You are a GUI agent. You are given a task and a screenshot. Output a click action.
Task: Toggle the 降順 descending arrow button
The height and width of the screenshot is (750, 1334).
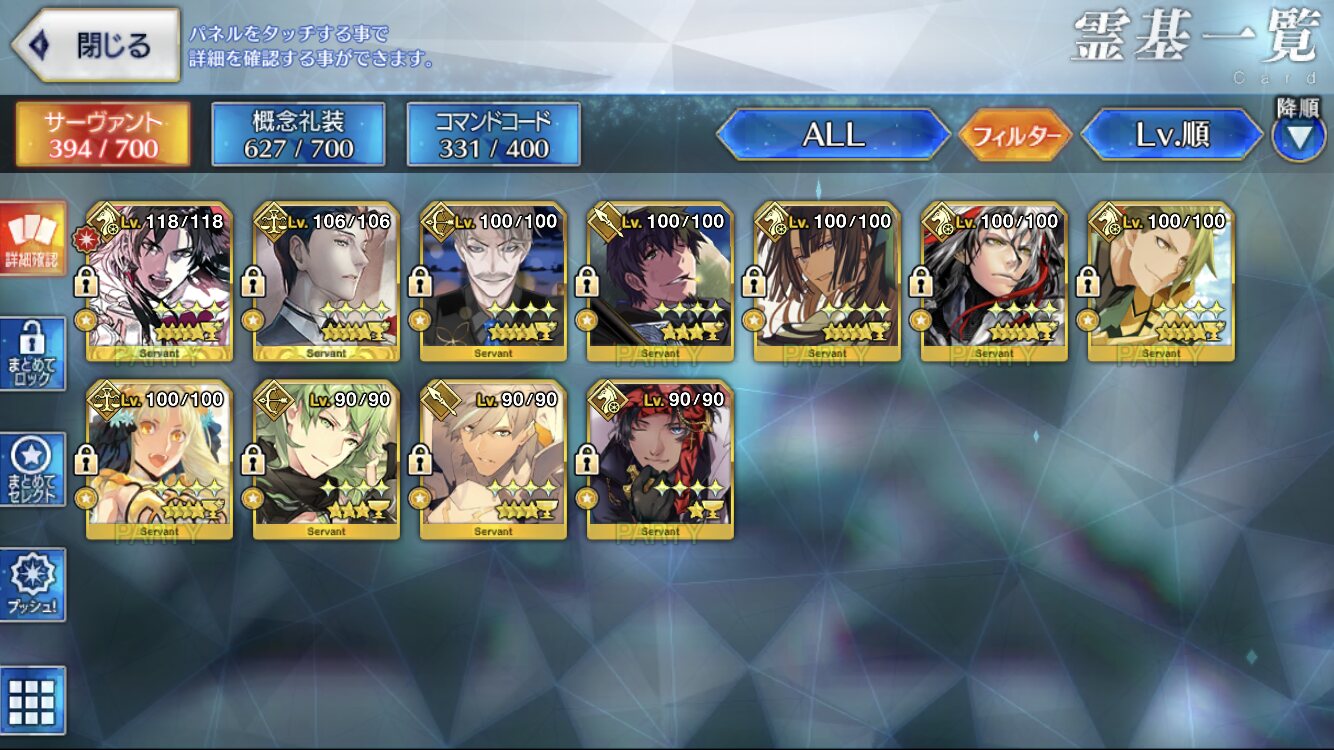[x=1298, y=135]
